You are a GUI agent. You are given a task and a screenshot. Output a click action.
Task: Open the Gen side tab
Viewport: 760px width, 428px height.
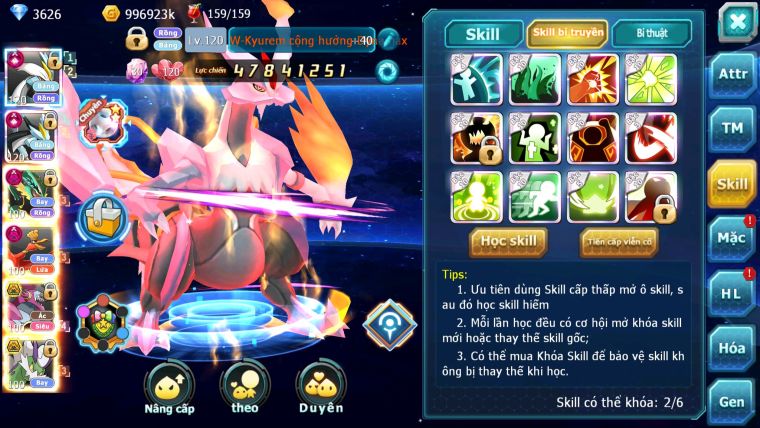tap(732, 400)
